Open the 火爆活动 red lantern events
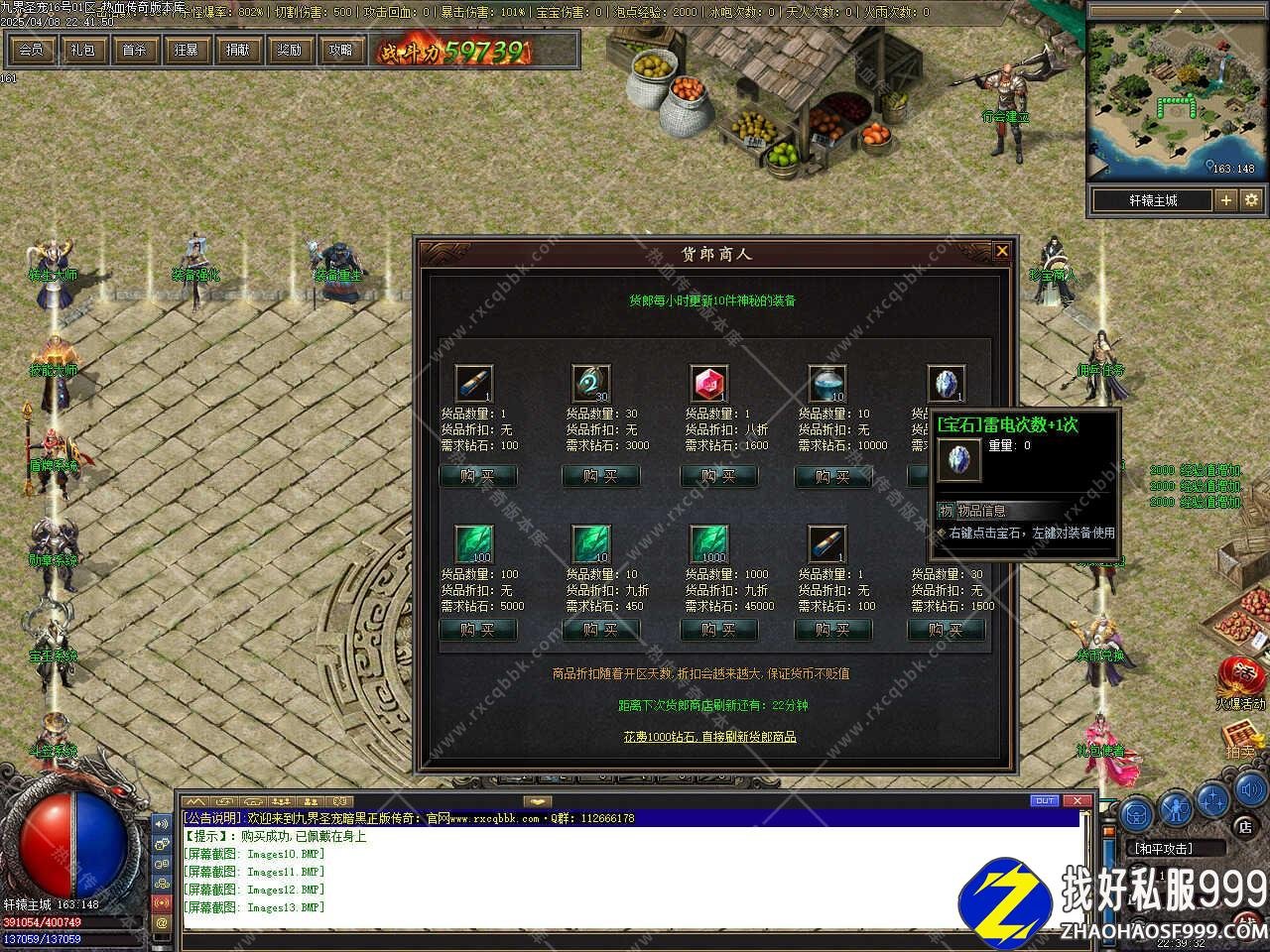The image size is (1270, 952). click(1239, 680)
